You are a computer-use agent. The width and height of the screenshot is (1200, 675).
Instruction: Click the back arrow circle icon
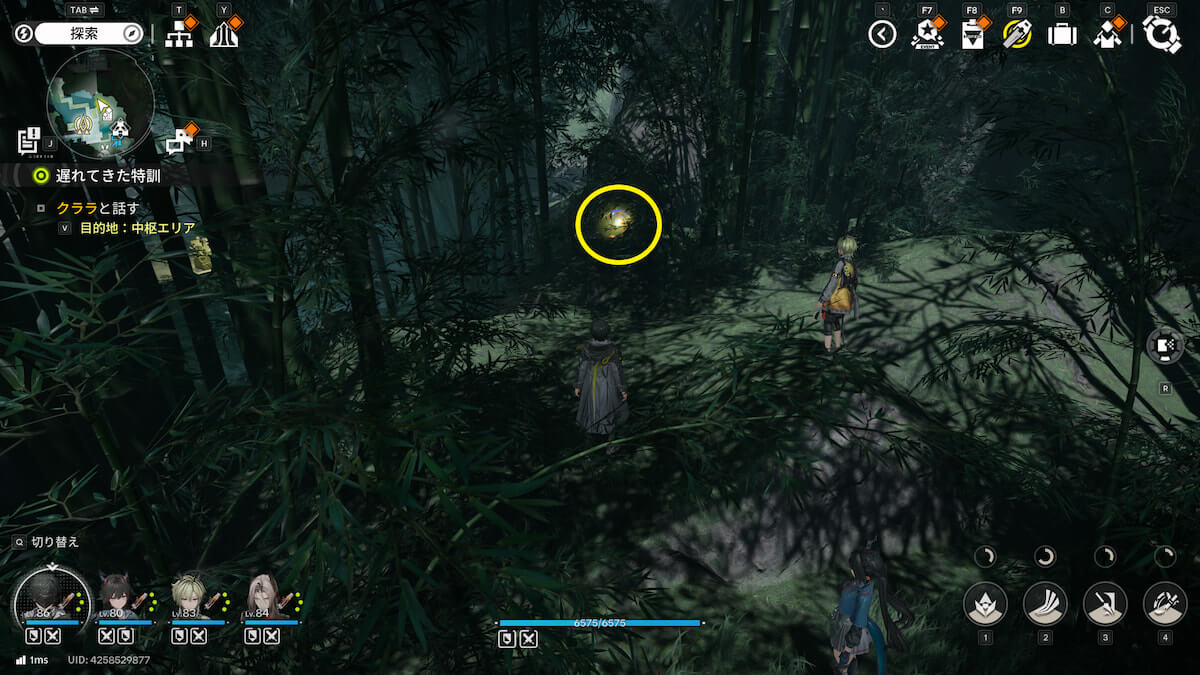pos(882,35)
